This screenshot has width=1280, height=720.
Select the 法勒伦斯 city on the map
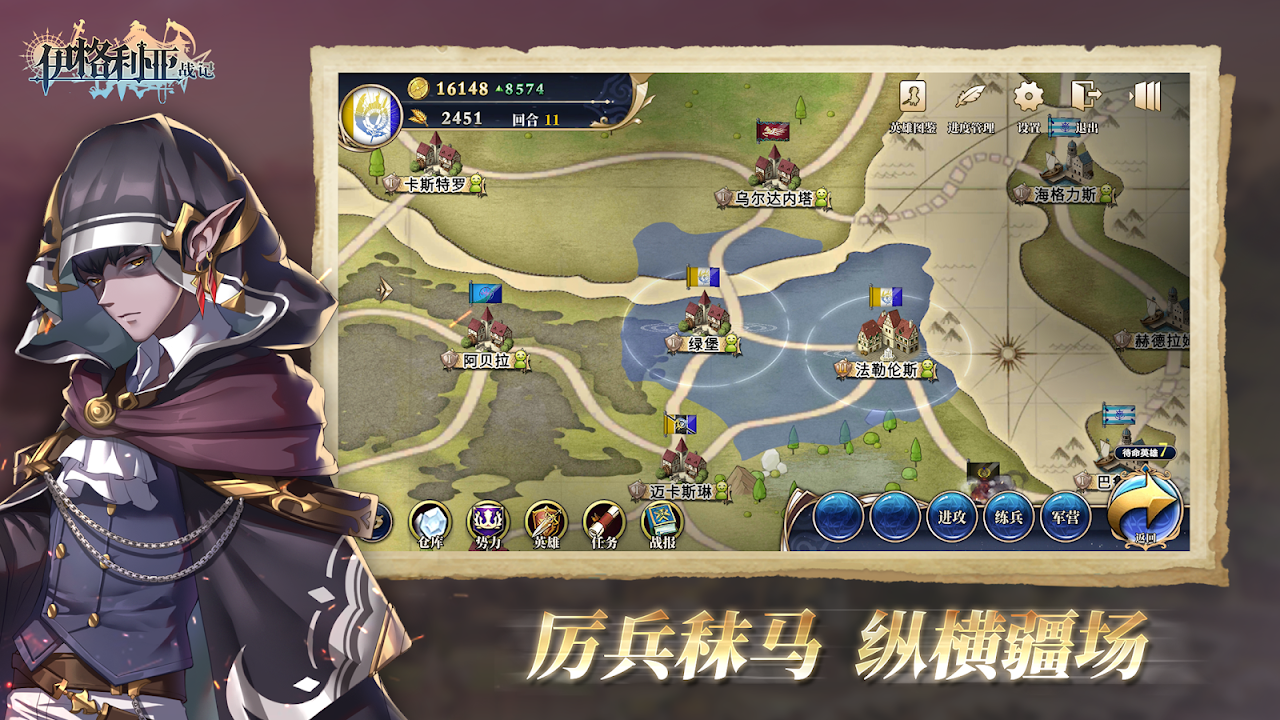tap(886, 337)
